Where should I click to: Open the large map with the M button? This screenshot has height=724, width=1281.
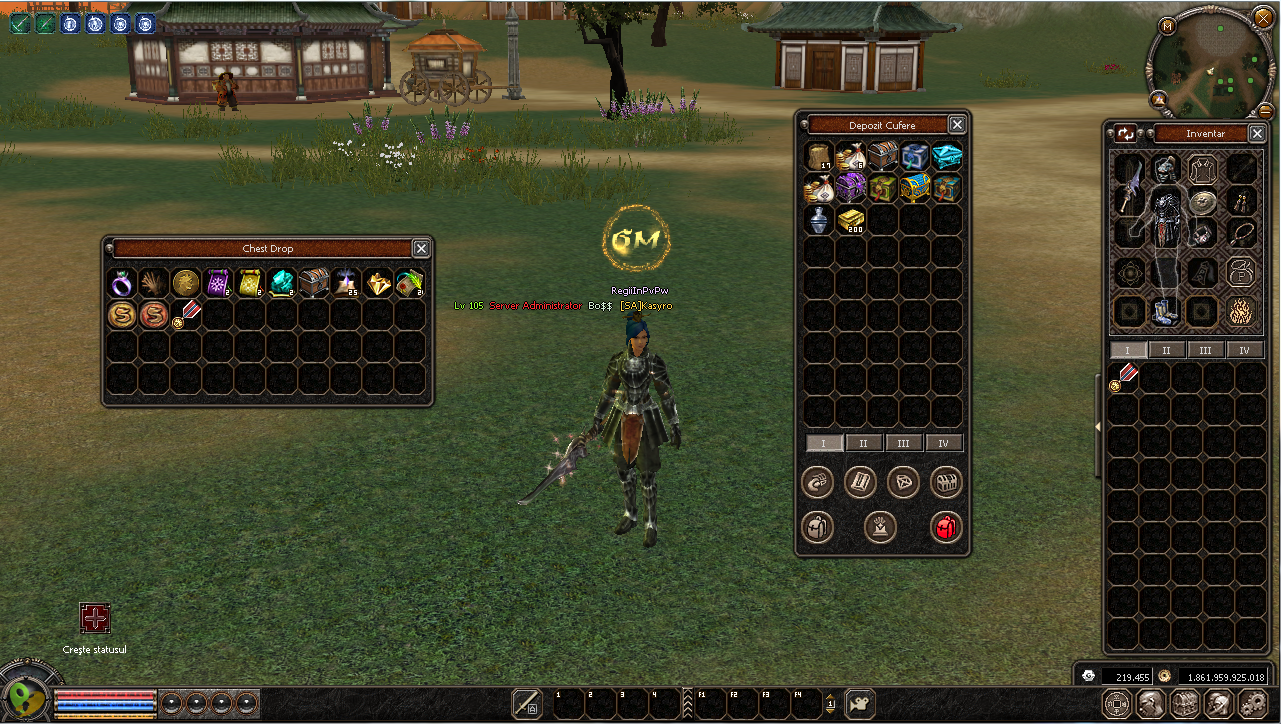coord(1167,25)
